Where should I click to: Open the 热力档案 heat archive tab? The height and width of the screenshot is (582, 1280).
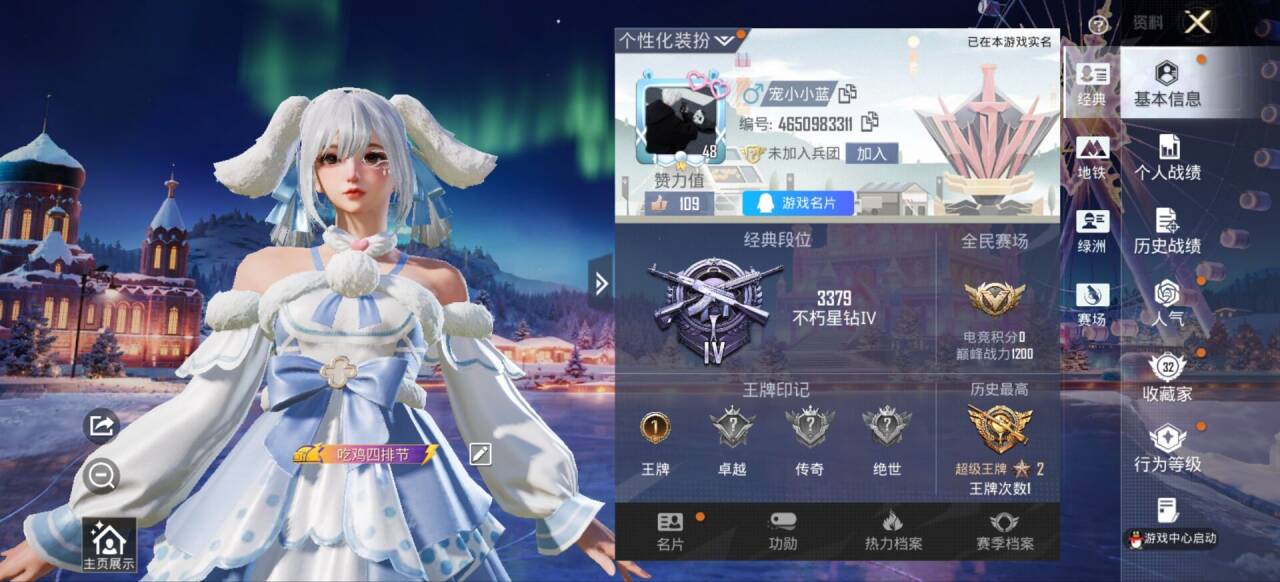pyautogui.click(x=893, y=532)
